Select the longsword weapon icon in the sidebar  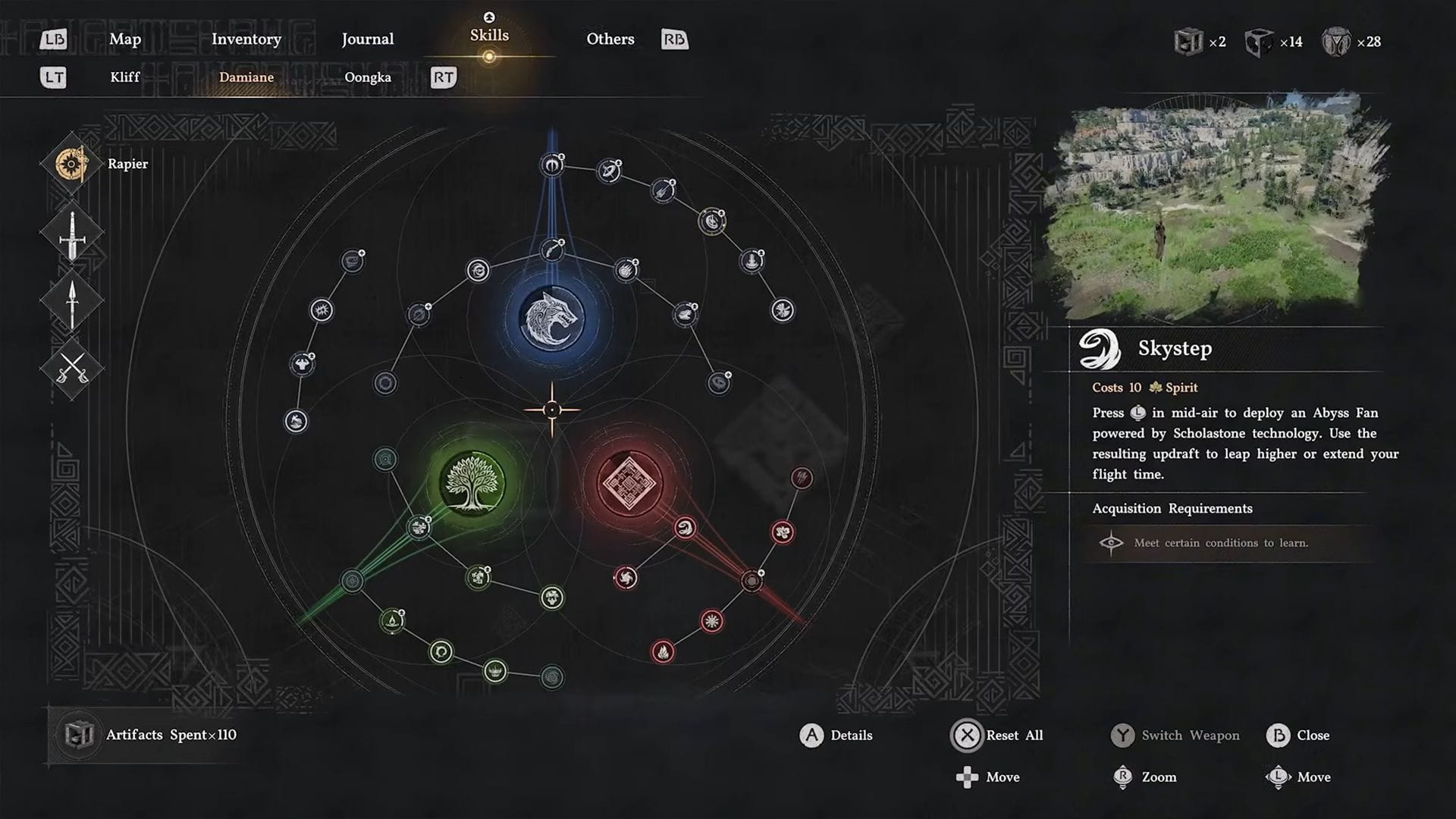pos(71,235)
